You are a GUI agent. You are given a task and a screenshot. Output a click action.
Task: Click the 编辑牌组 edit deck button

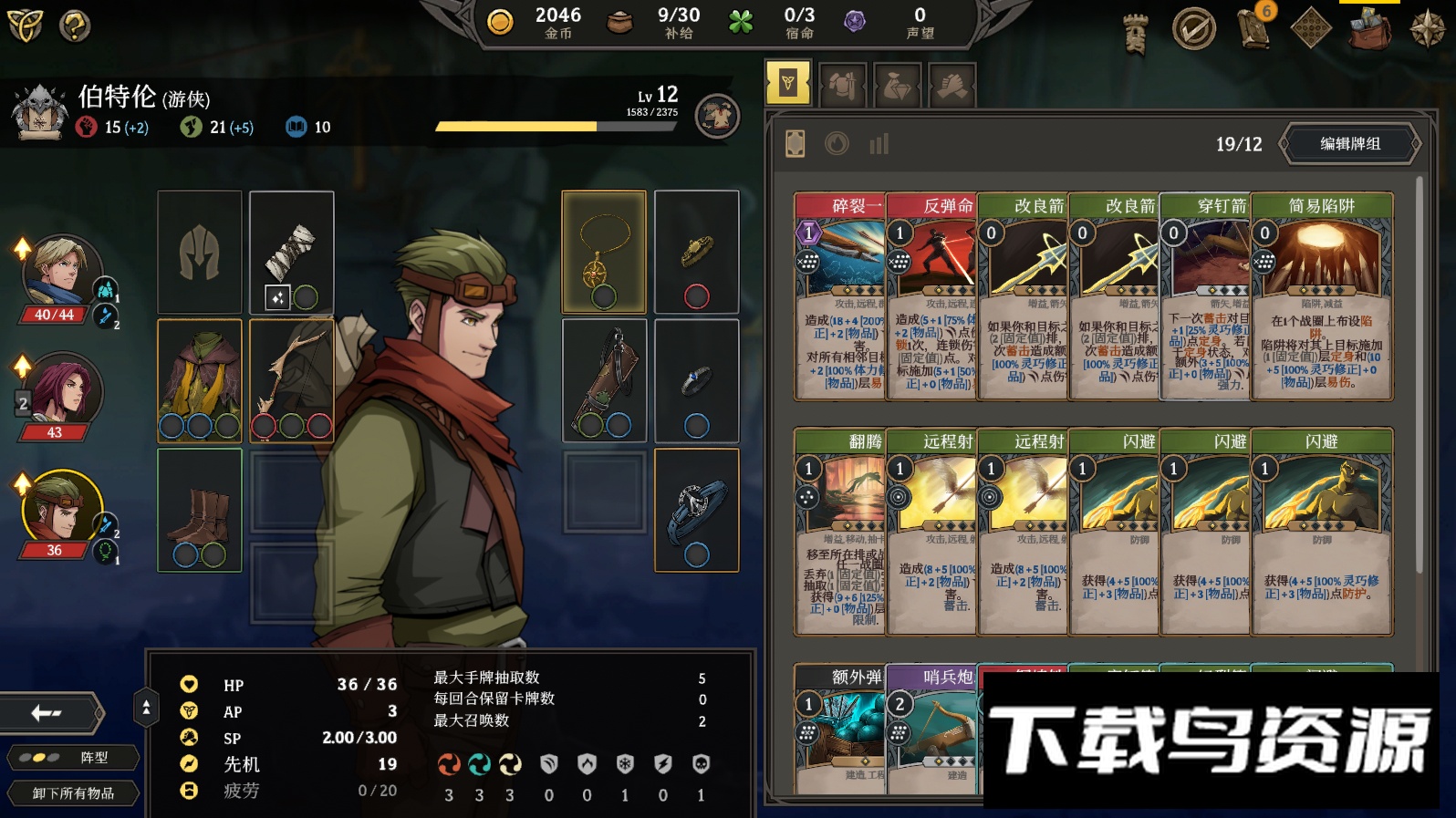point(1350,144)
